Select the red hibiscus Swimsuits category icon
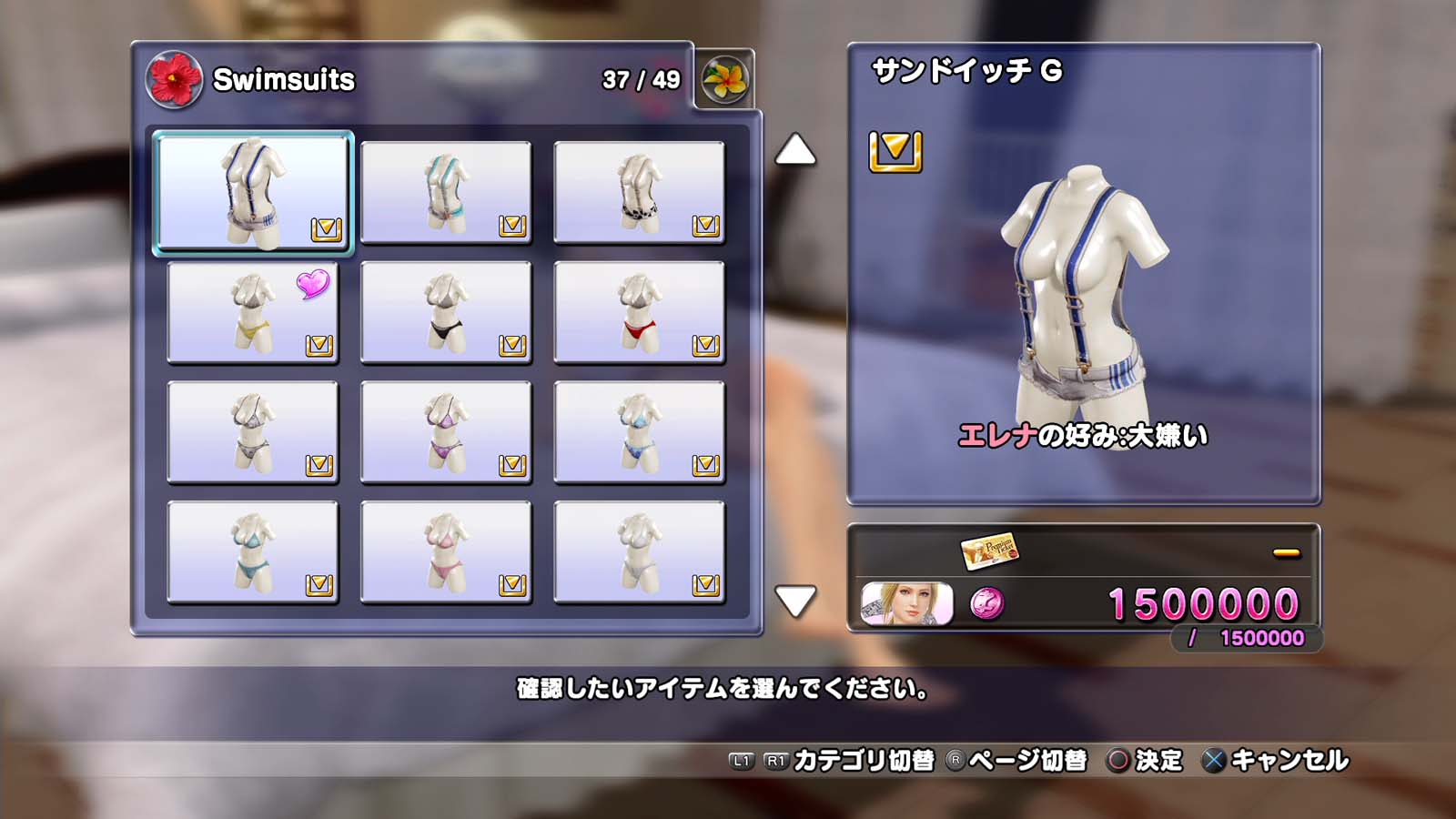The width and height of the screenshot is (1456, 819). [x=174, y=79]
